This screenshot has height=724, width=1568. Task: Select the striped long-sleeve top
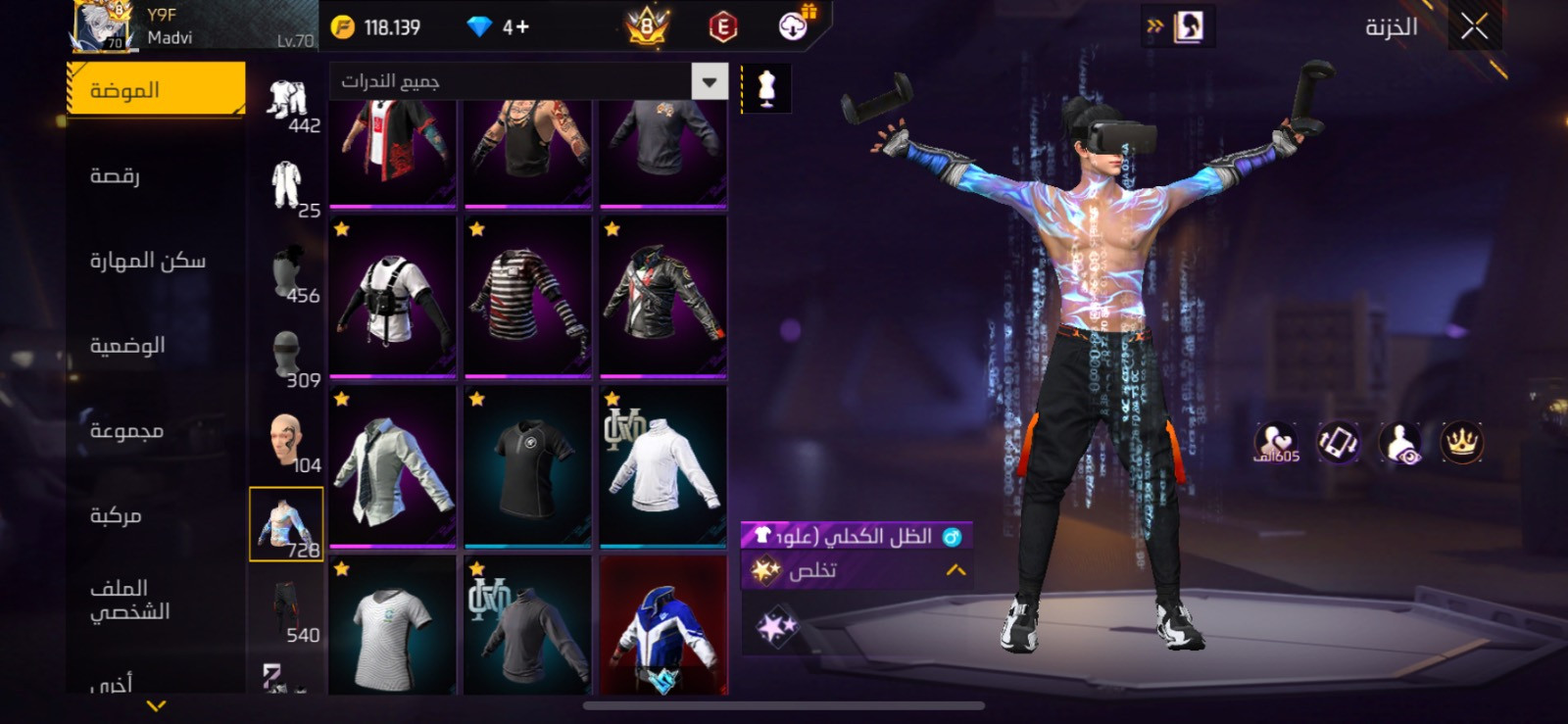(x=527, y=296)
